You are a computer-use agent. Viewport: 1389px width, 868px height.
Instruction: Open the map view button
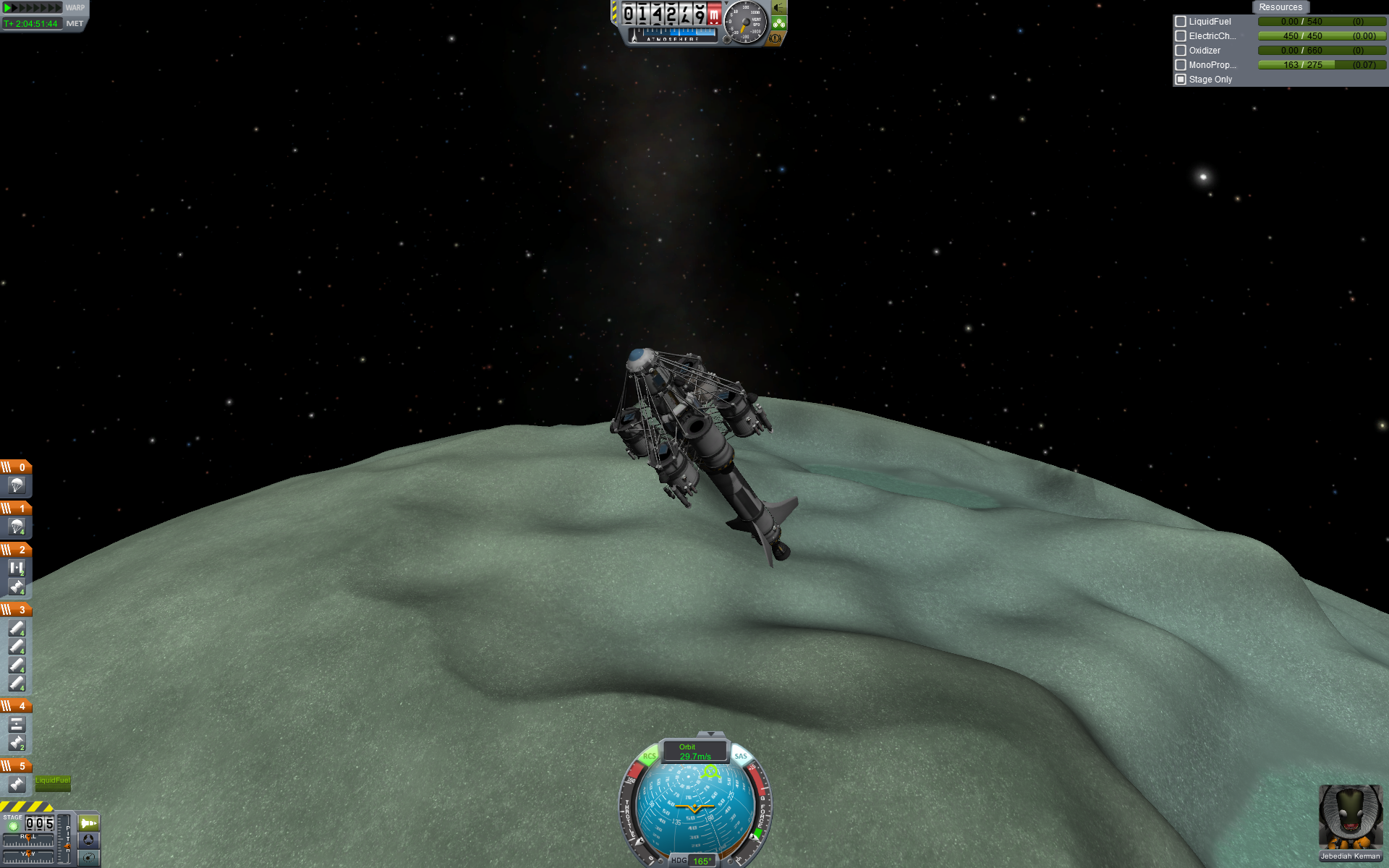pos(89,858)
